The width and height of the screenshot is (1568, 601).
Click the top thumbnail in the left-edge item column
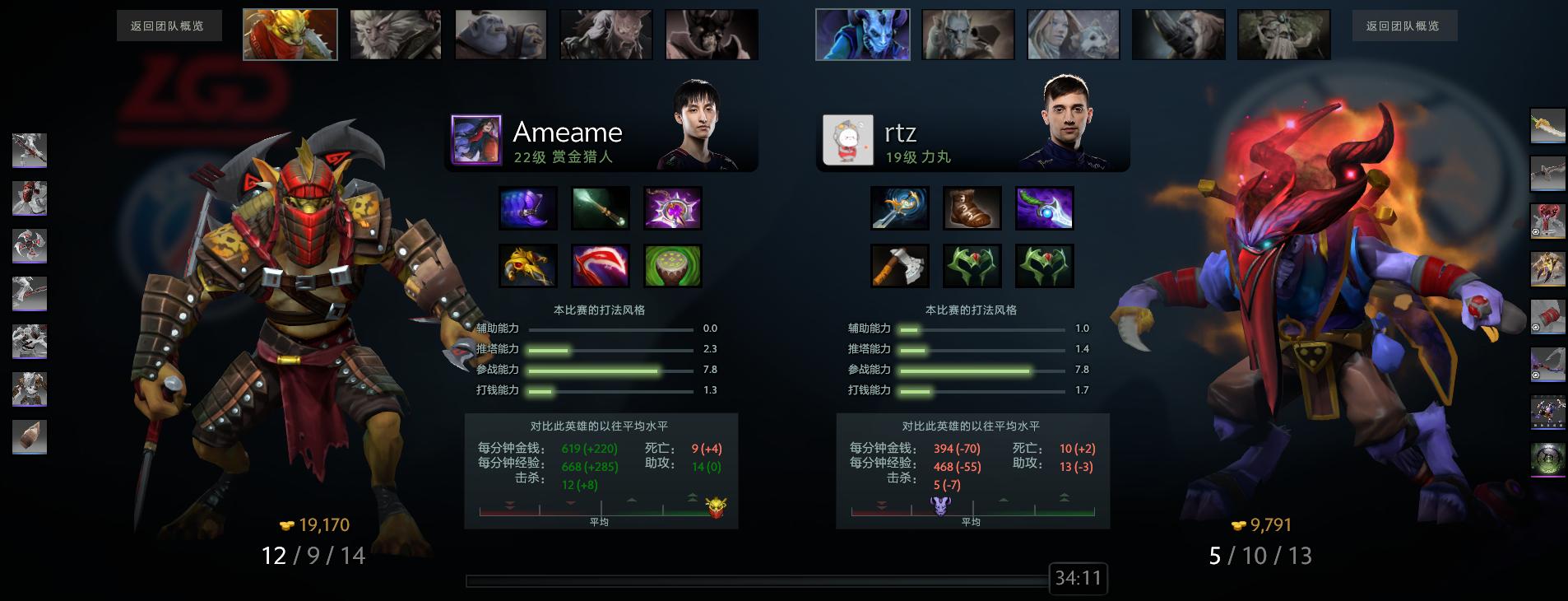[x=28, y=151]
